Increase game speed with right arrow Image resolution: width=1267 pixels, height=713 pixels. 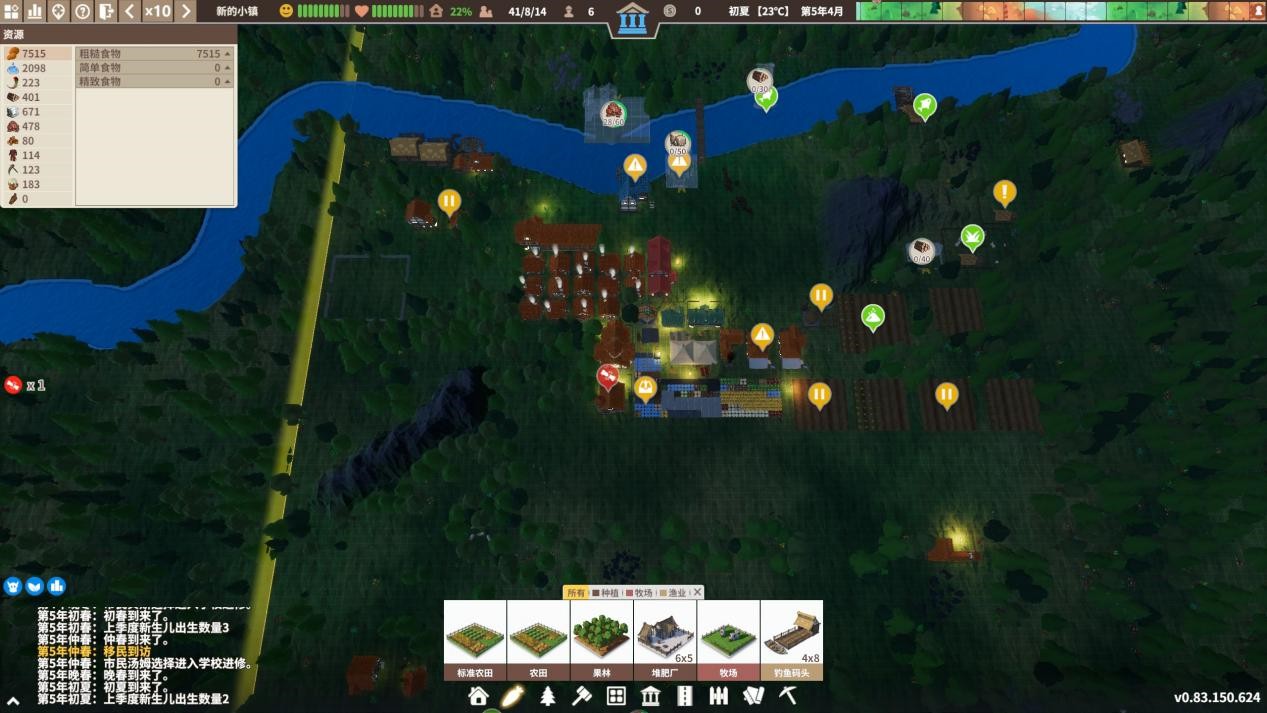coord(186,11)
